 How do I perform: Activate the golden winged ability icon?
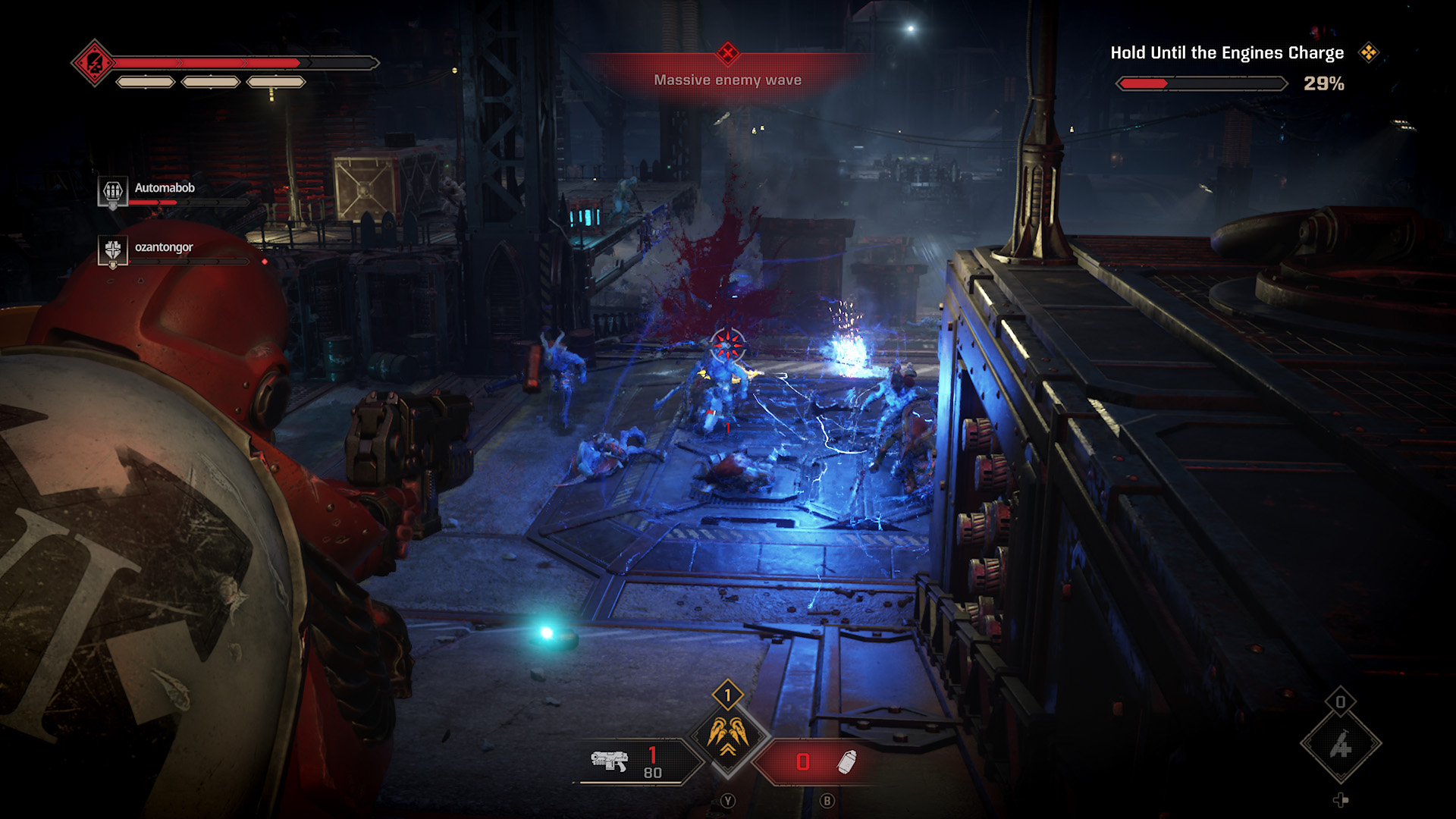[728, 736]
